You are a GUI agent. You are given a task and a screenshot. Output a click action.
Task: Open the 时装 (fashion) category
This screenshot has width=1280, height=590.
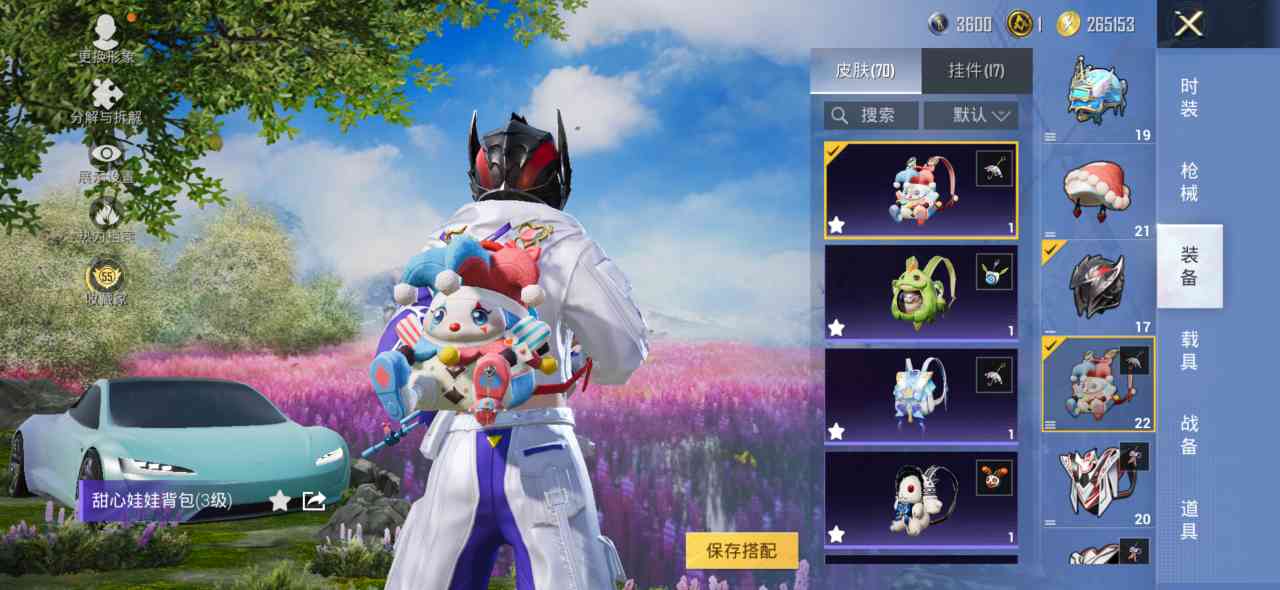1189,98
